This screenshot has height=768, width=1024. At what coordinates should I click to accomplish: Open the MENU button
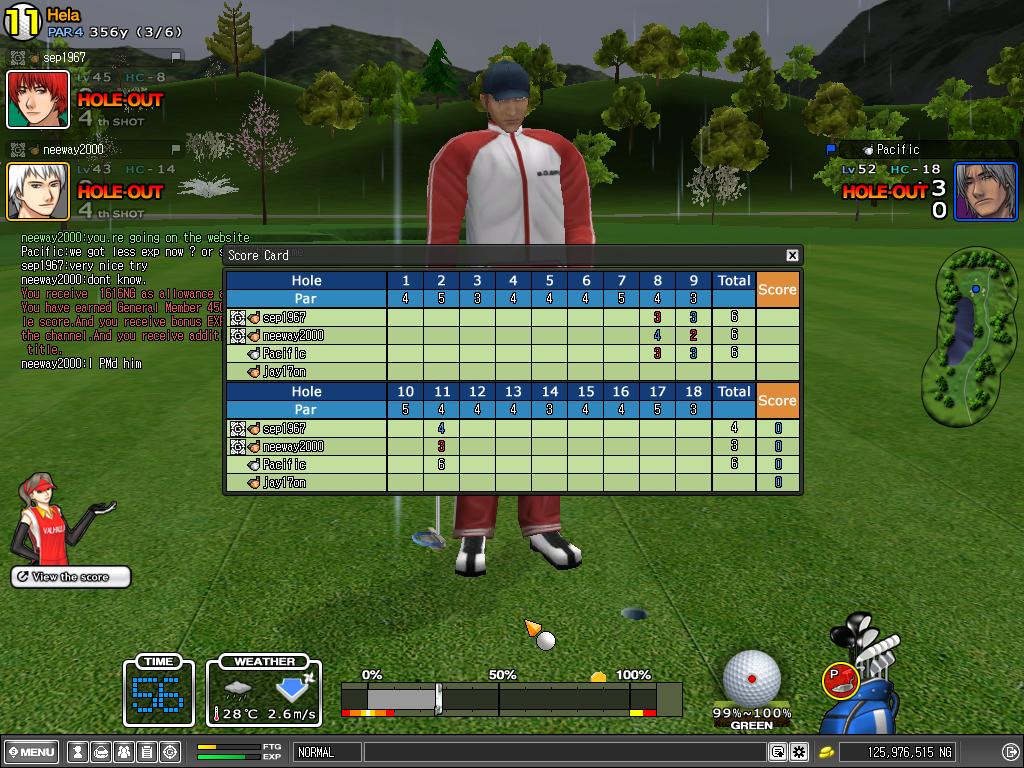tap(31, 752)
